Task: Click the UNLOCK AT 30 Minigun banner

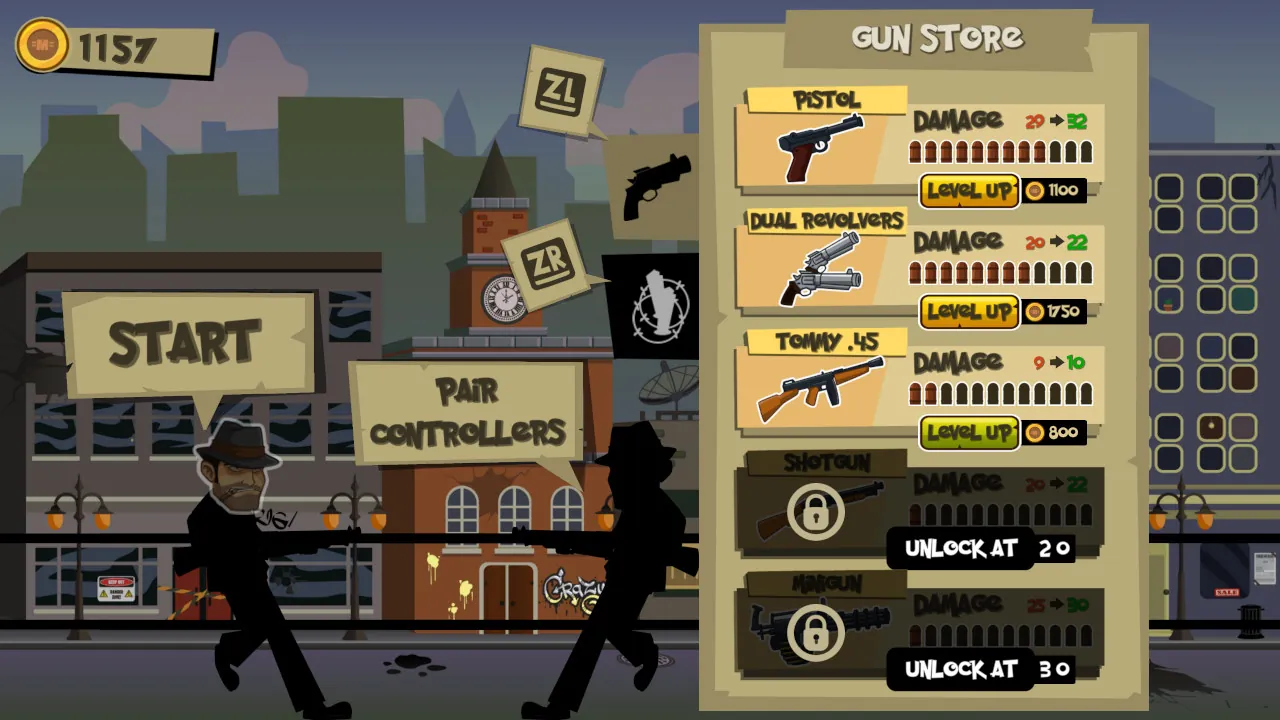Action: tap(980, 670)
